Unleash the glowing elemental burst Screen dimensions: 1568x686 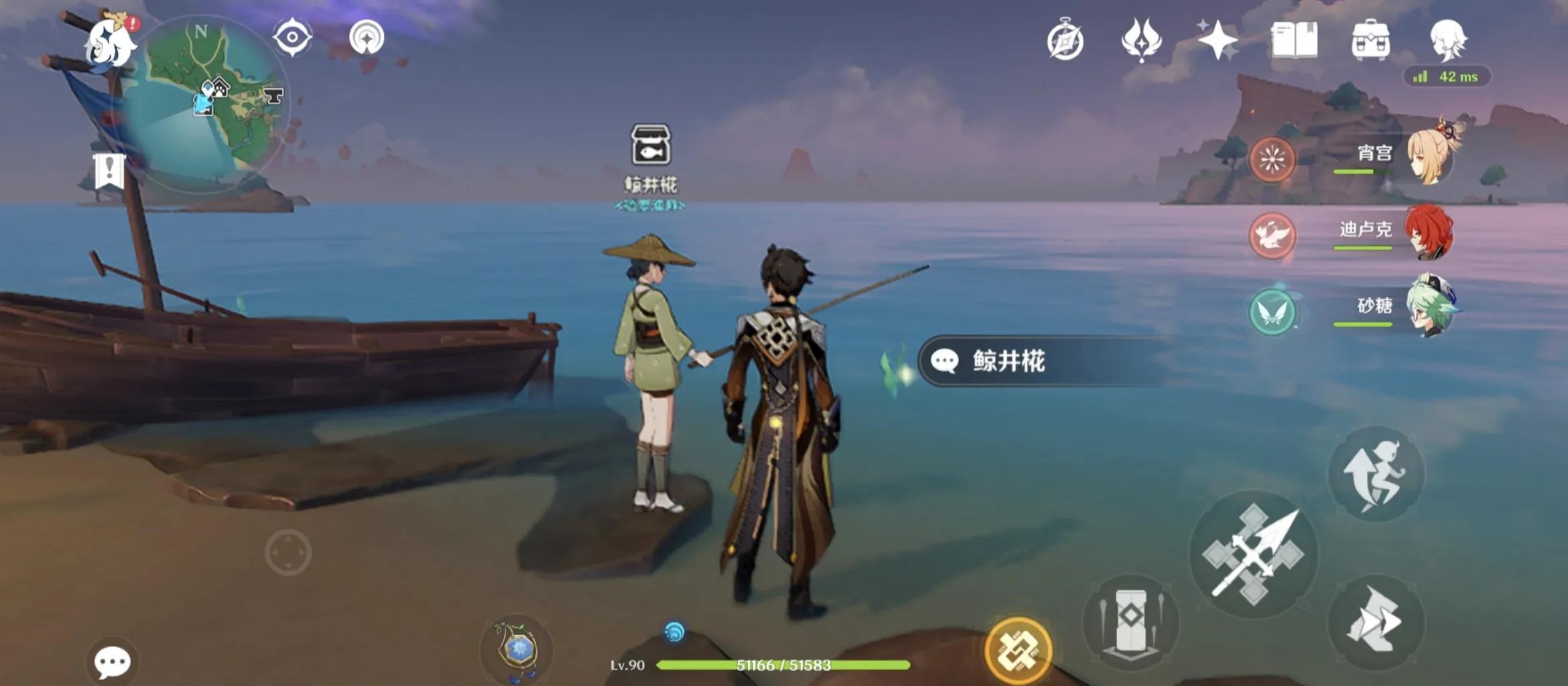pos(1018,650)
